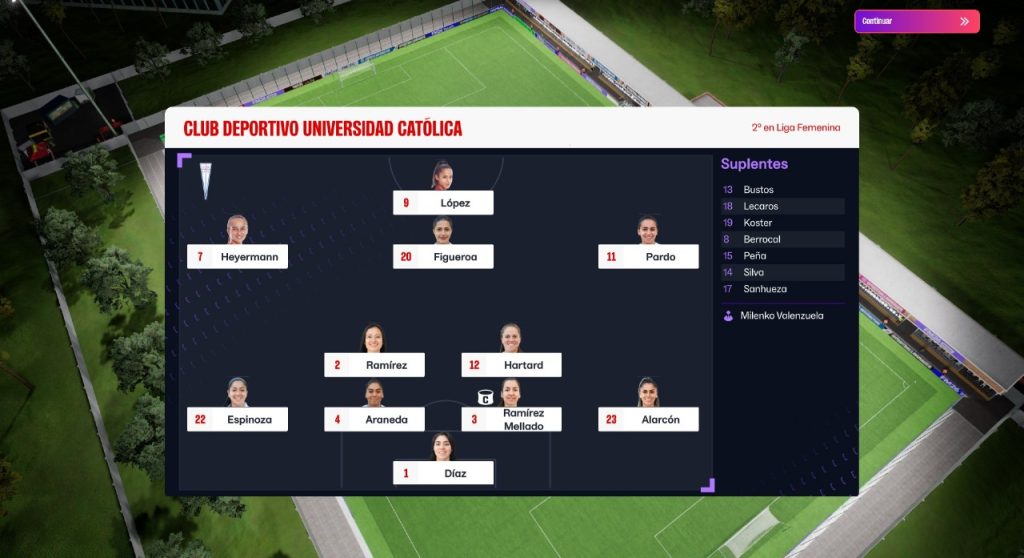Choose Hartard number 12 card
Image resolution: width=1024 pixels, height=558 pixels.
click(511, 365)
